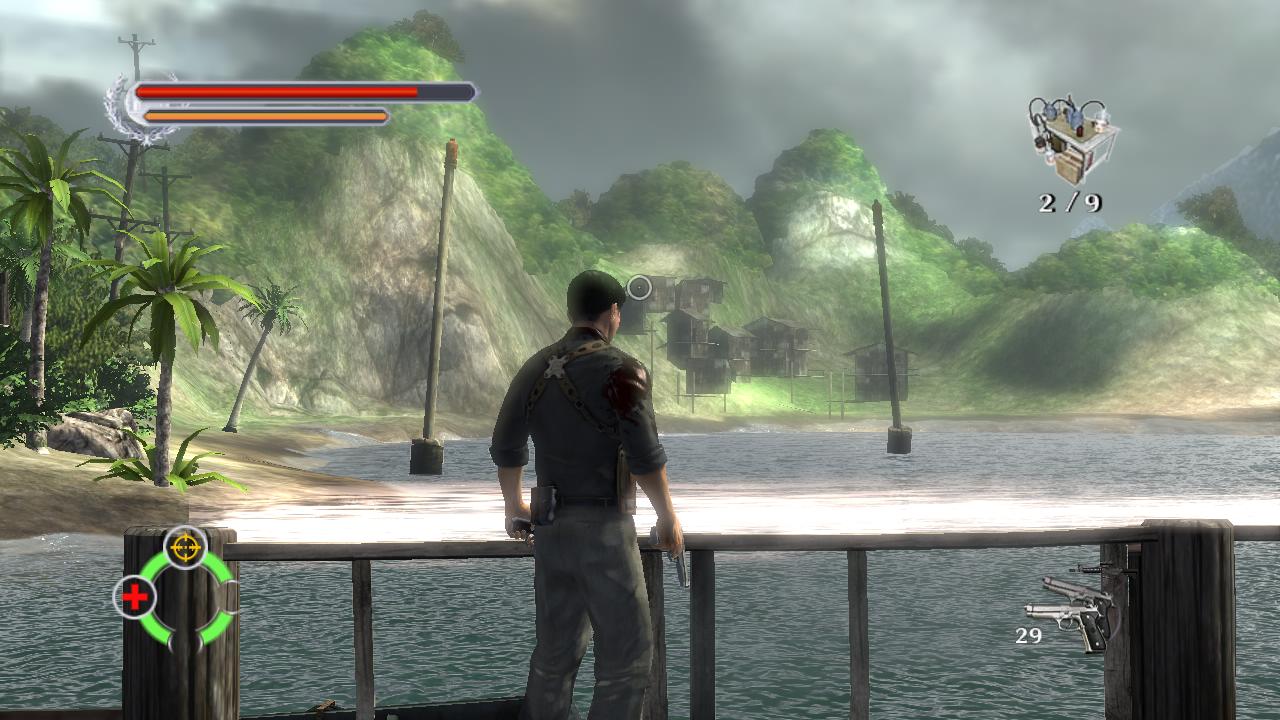Viewport: 1280px width, 720px height.
Task: Select the red cross health icon
Action: click(134, 597)
